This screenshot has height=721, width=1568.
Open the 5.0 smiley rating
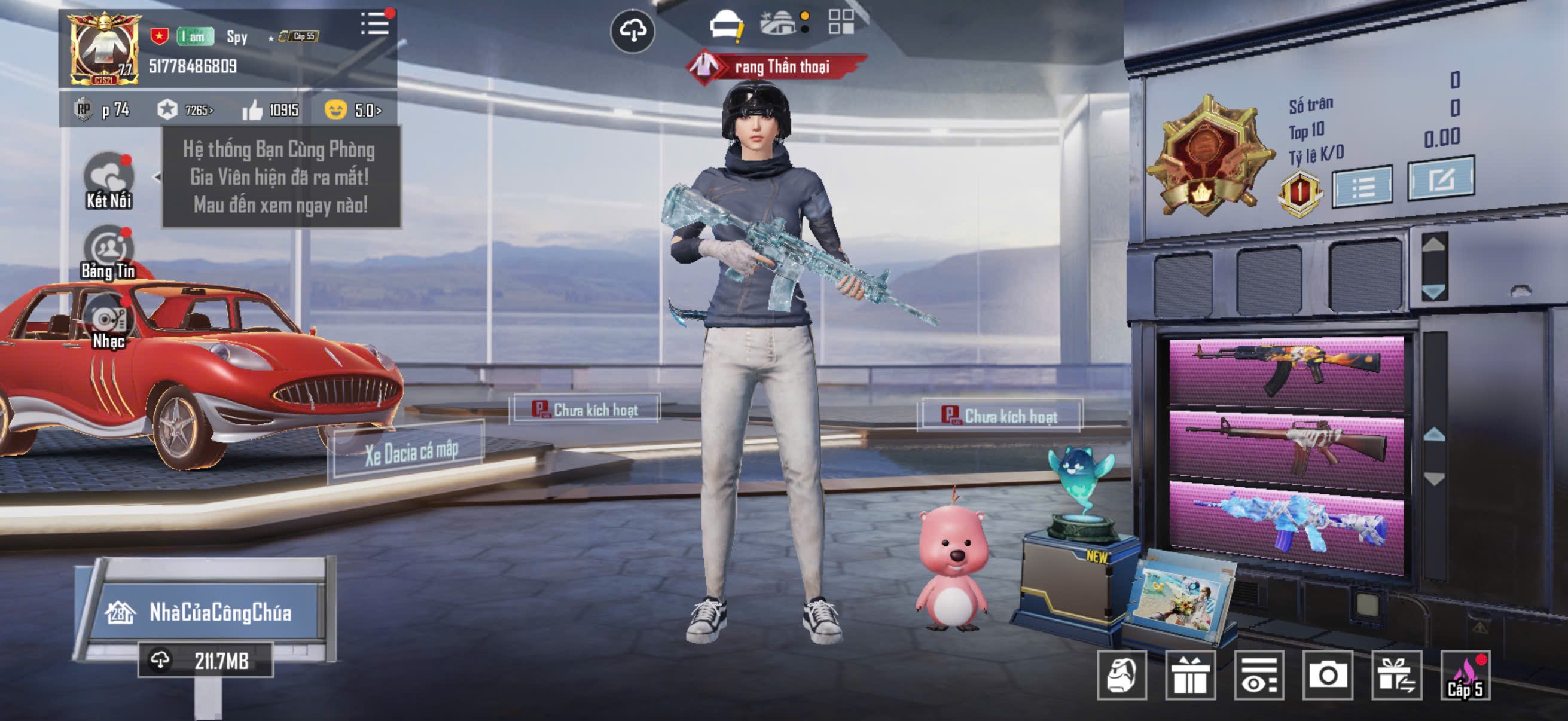(x=353, y=110)
